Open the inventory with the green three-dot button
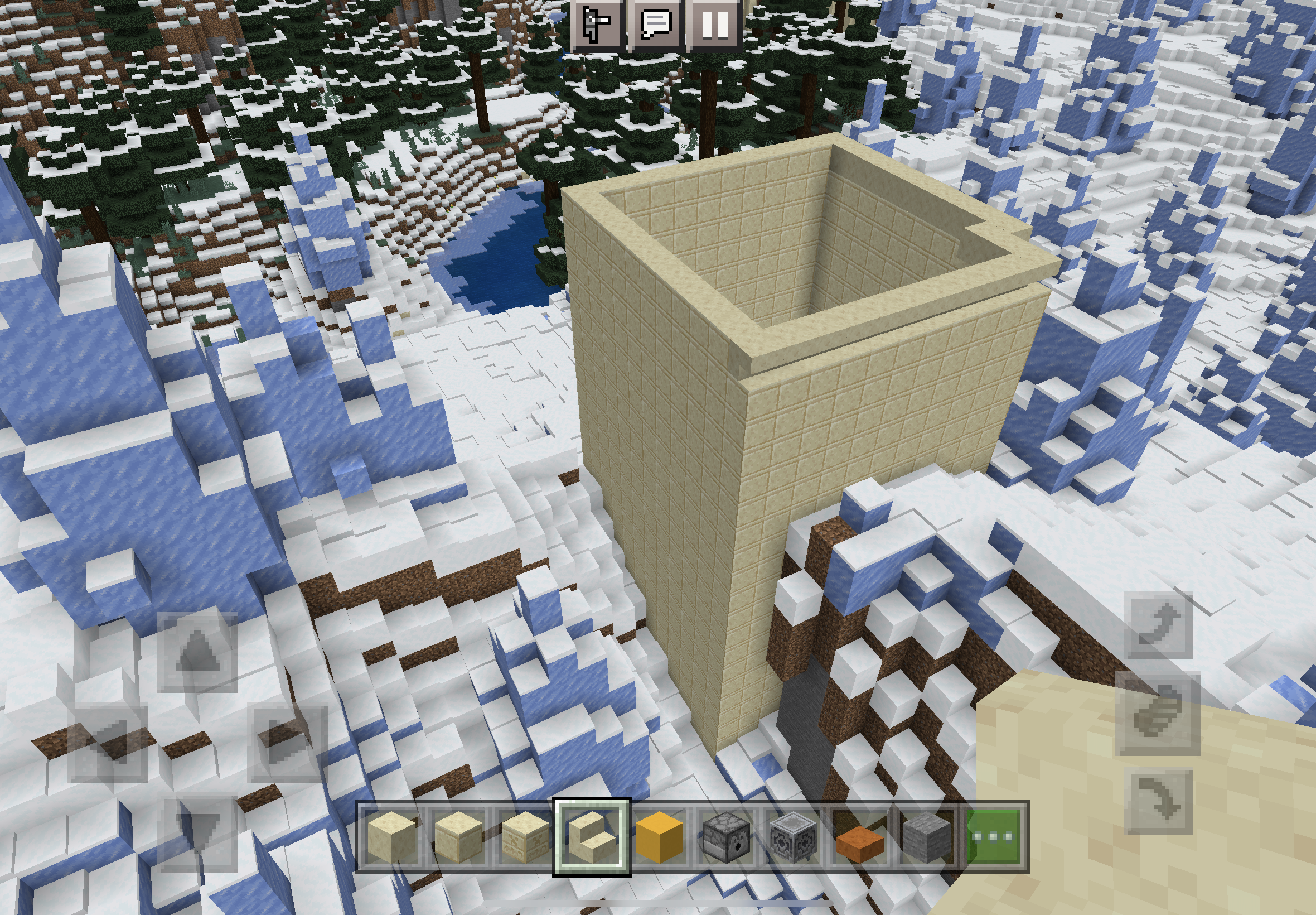Screen dimensions: 1316x915 click(x=994, y=836)
